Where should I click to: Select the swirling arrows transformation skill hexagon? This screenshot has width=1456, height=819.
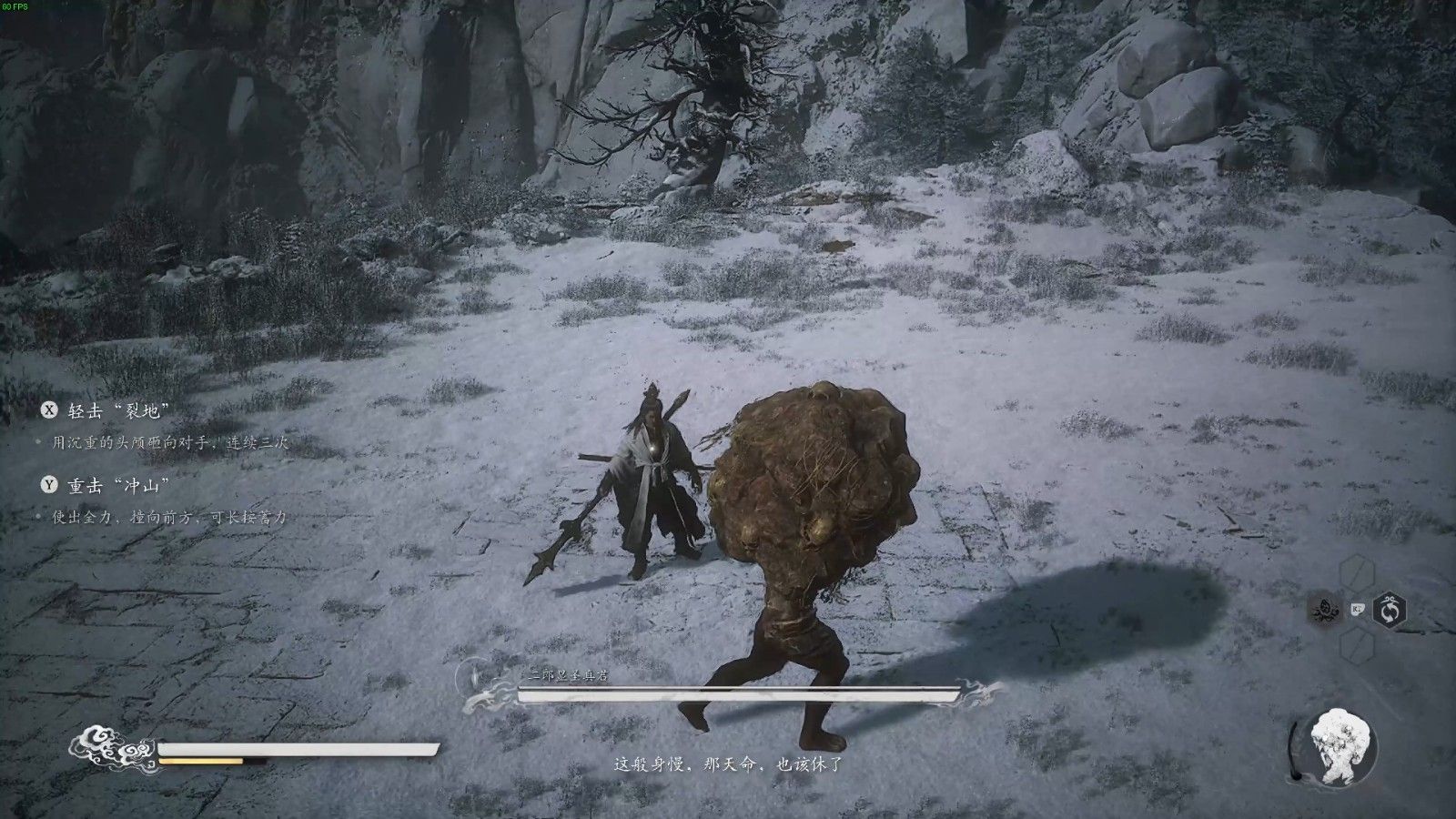click(1390, 610)
